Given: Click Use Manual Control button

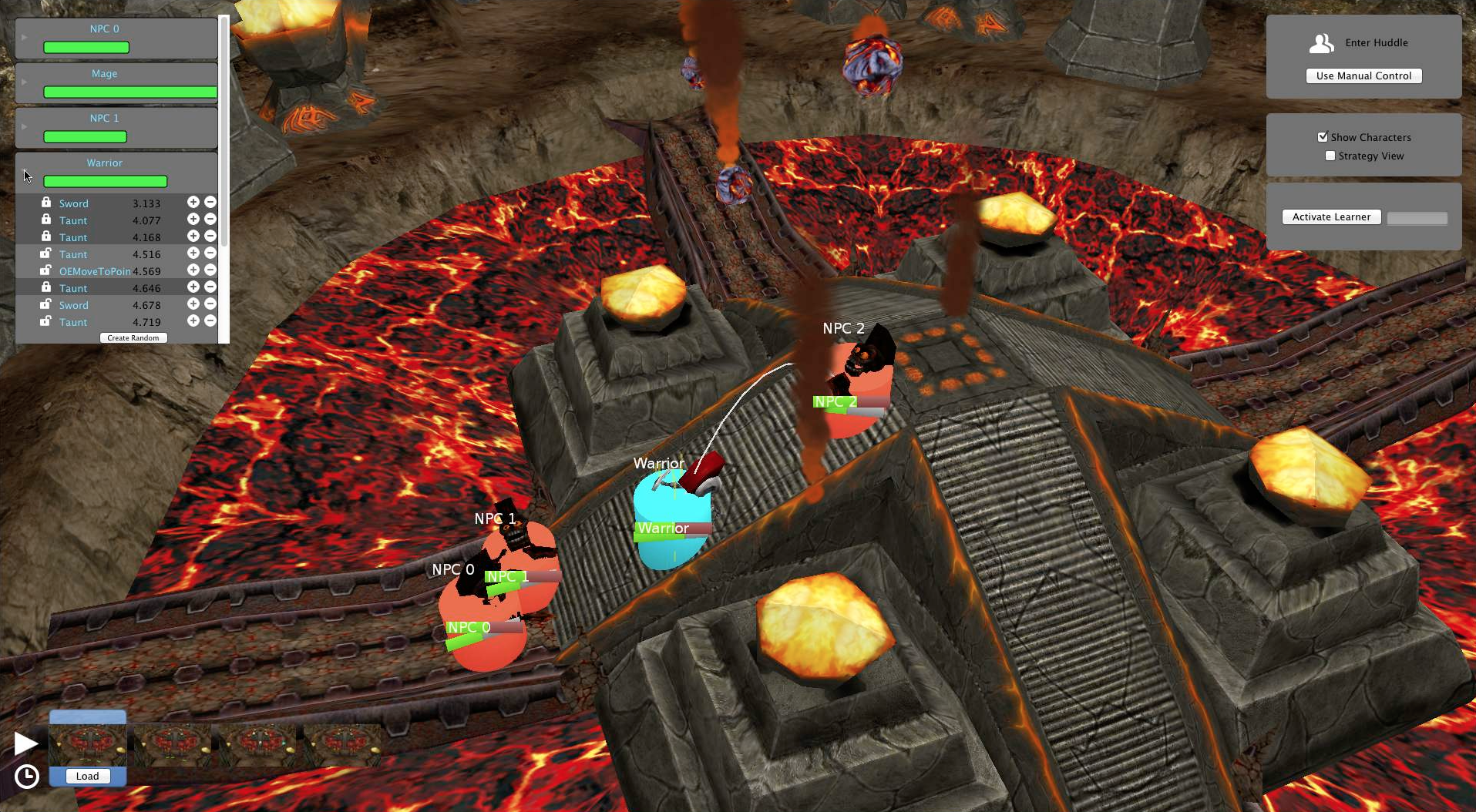Looking at the screenshot, I should click(x=1363, y=75).
